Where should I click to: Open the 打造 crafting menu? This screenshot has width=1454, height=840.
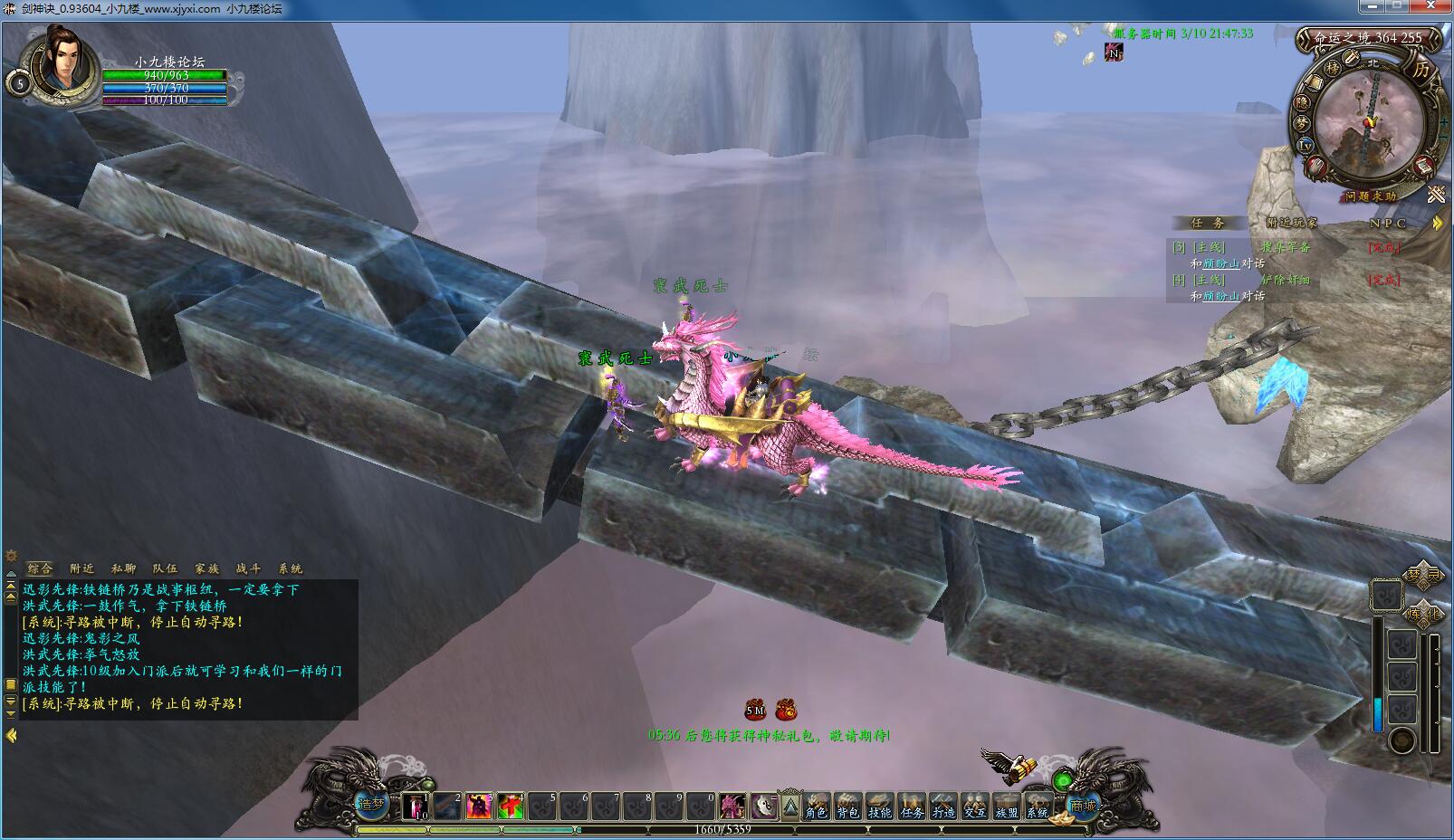(943, 806)
